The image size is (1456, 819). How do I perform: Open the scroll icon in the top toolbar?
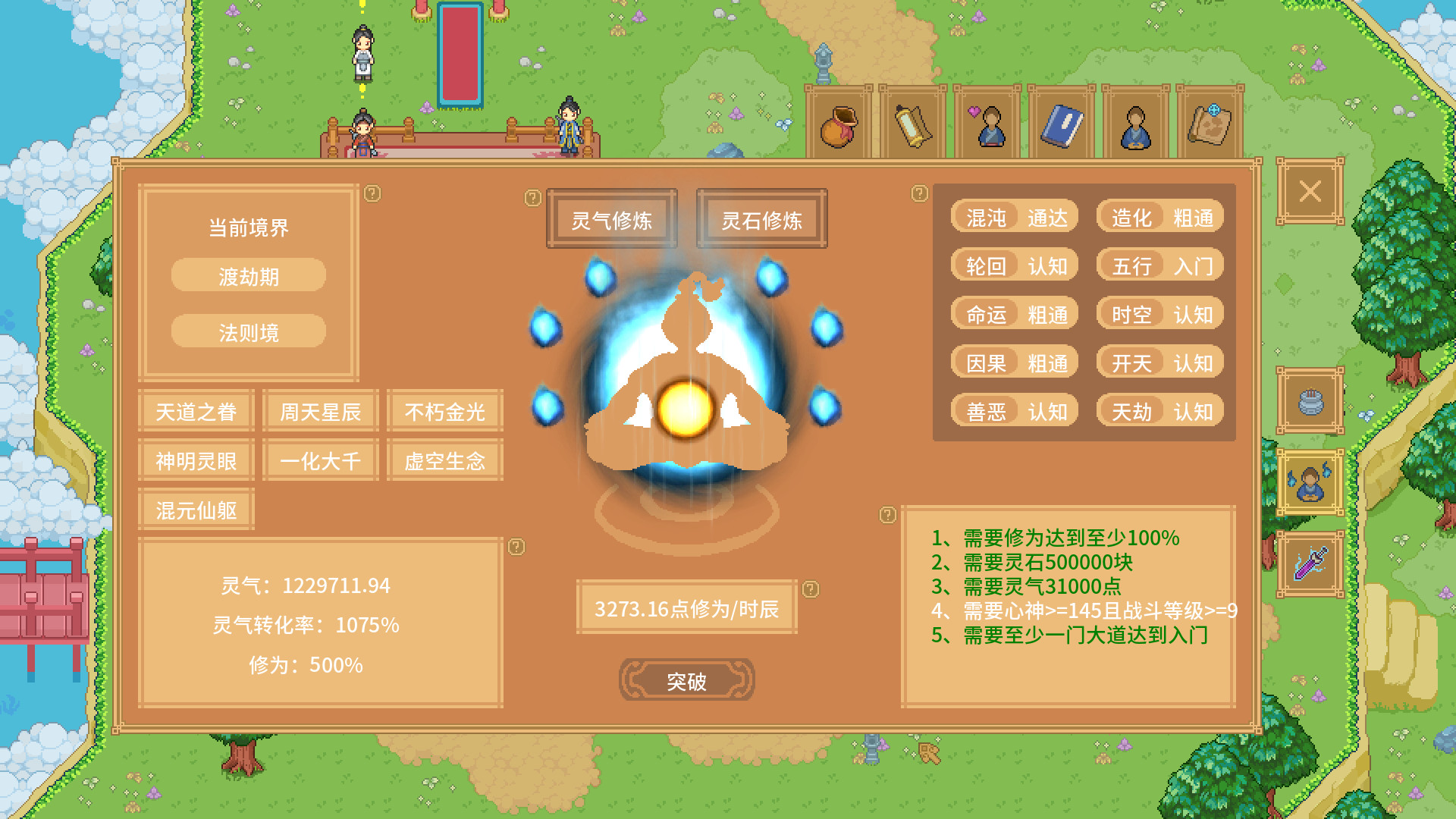(912, 124)
